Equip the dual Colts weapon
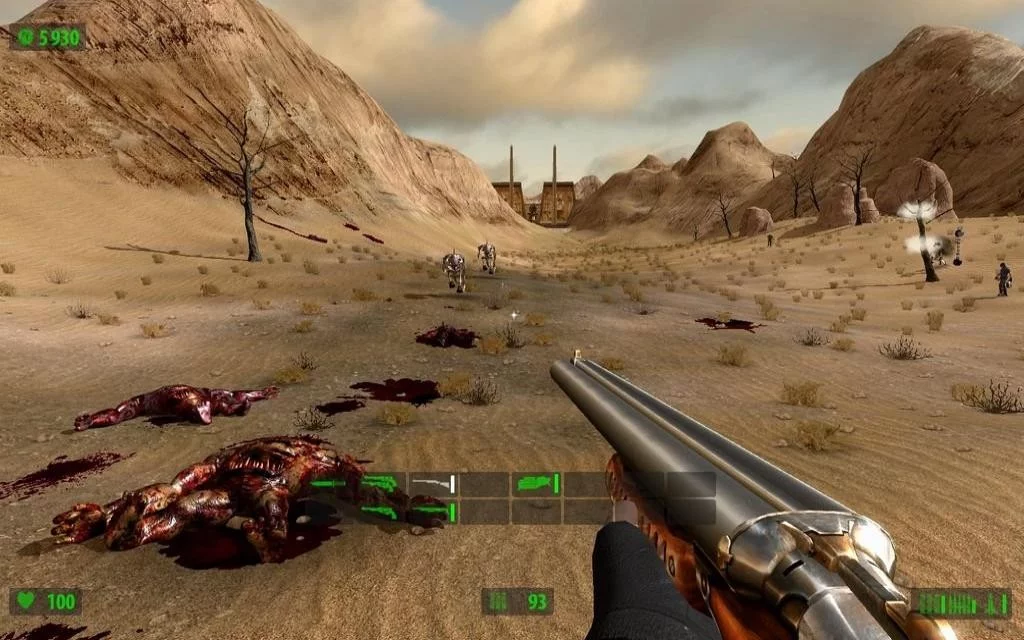1024x640 pixels. point(381,511)
